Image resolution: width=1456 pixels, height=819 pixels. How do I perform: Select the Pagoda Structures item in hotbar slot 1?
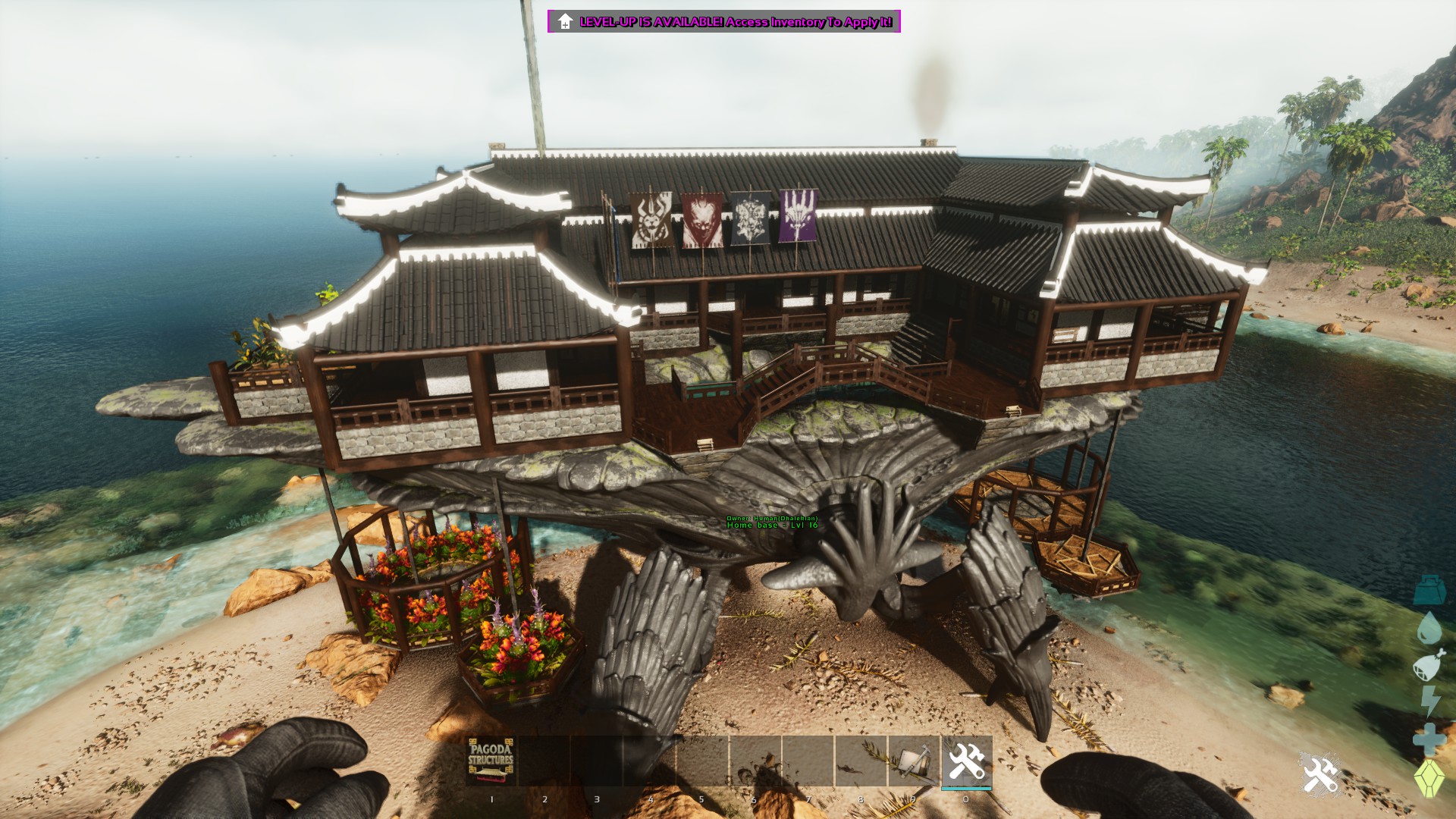[x=491, y=758]
